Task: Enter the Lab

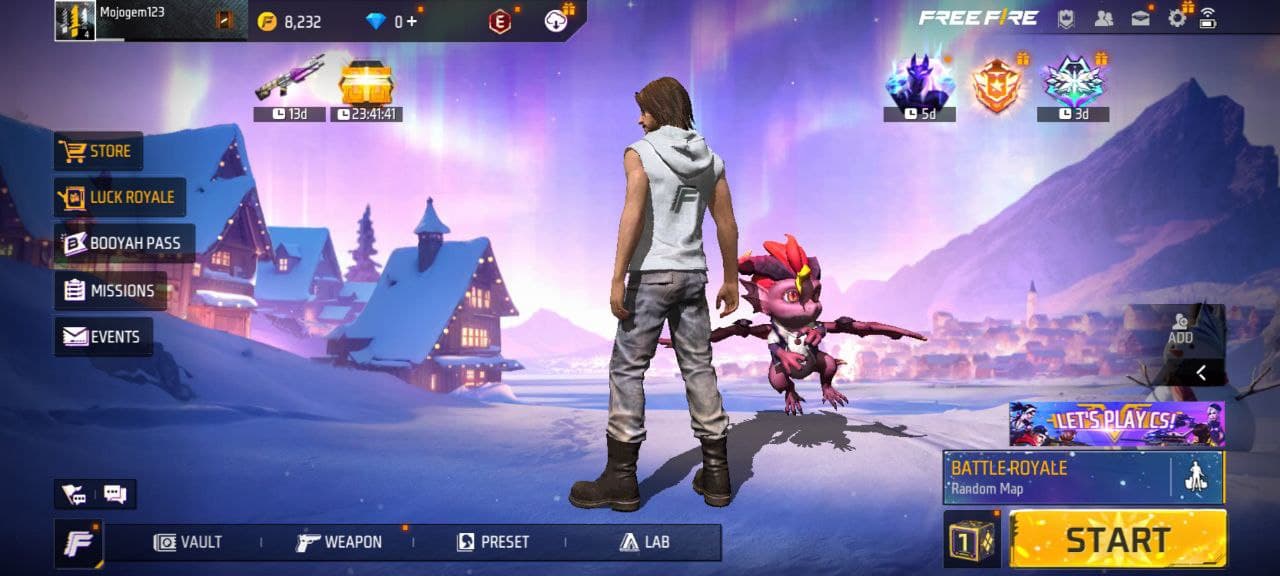Action: point(644,542)
